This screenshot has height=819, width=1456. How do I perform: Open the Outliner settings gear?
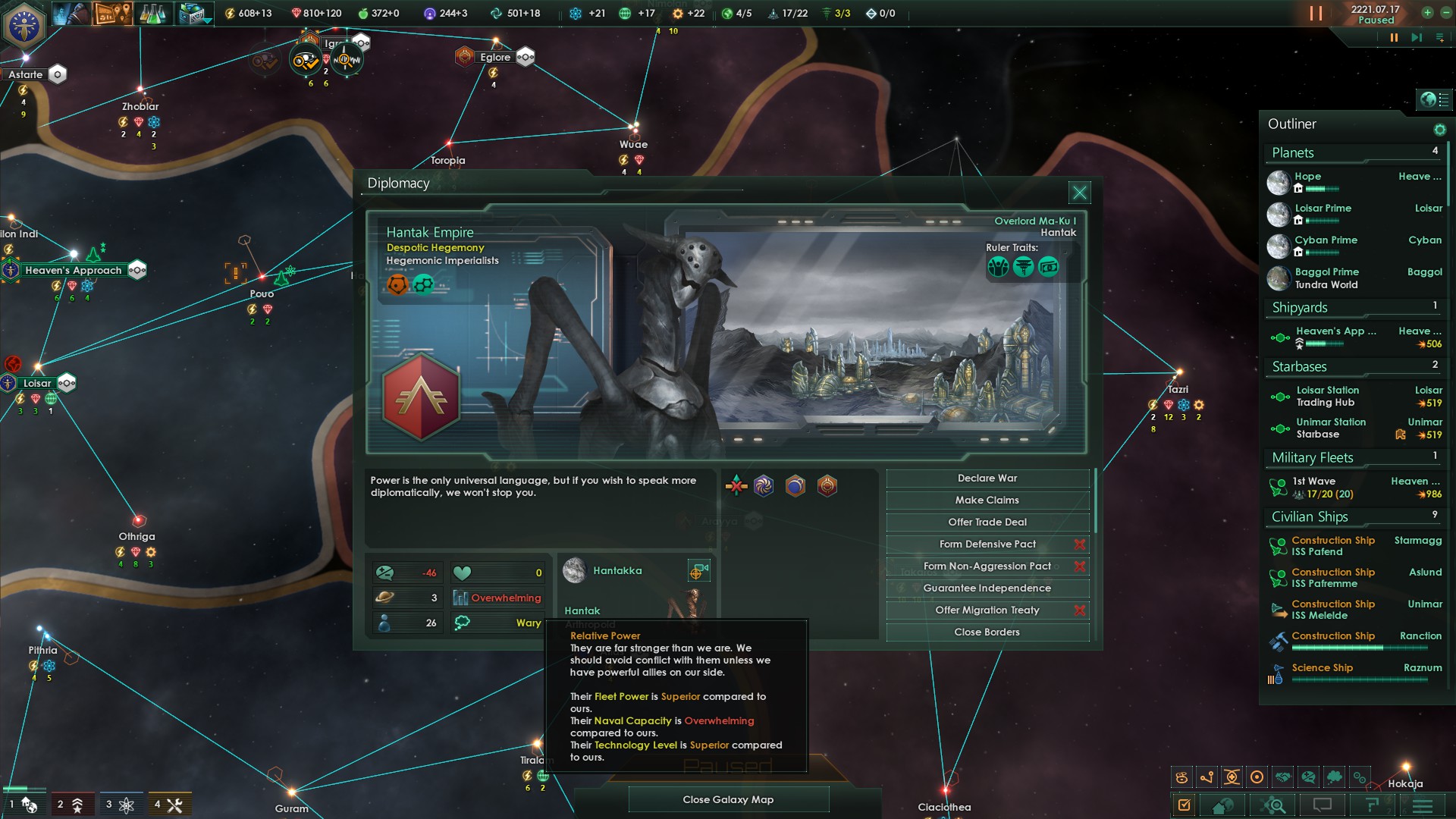click(1440, 129)
